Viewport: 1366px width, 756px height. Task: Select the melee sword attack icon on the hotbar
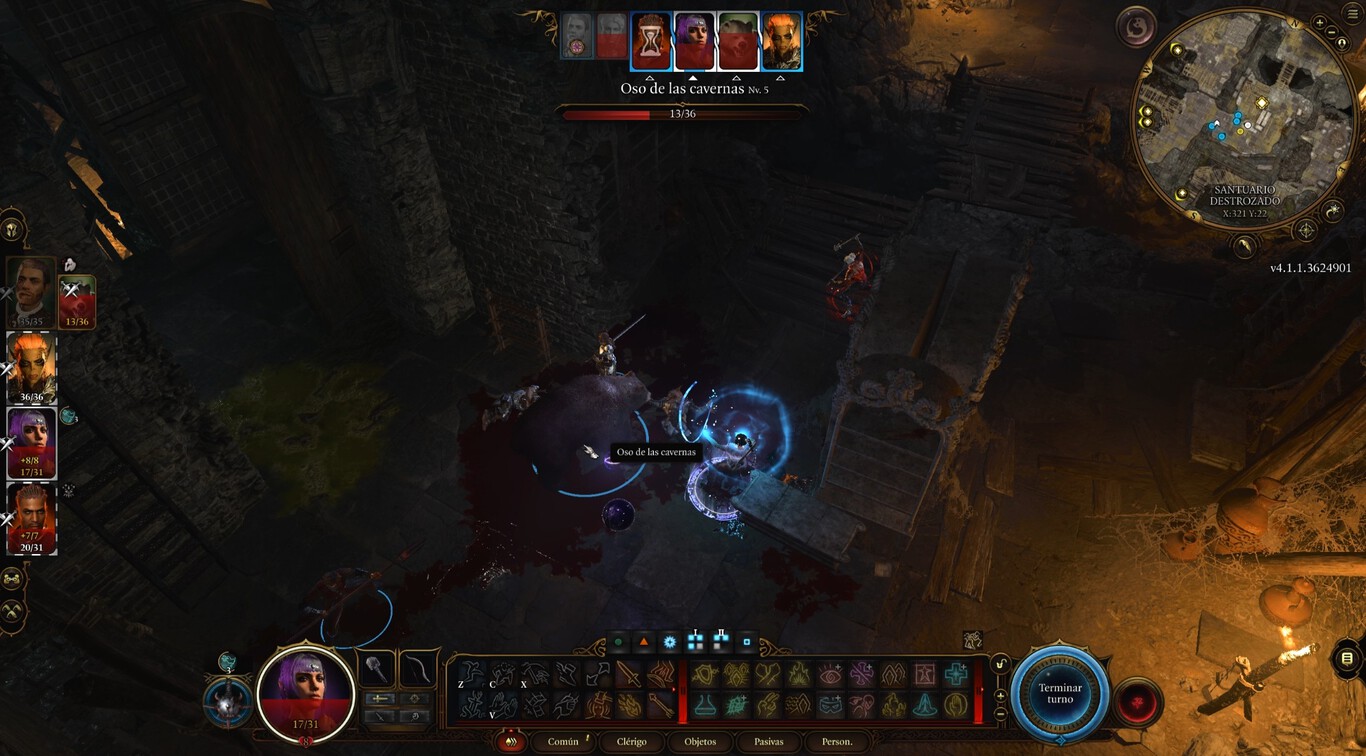(x=631, y=673)
